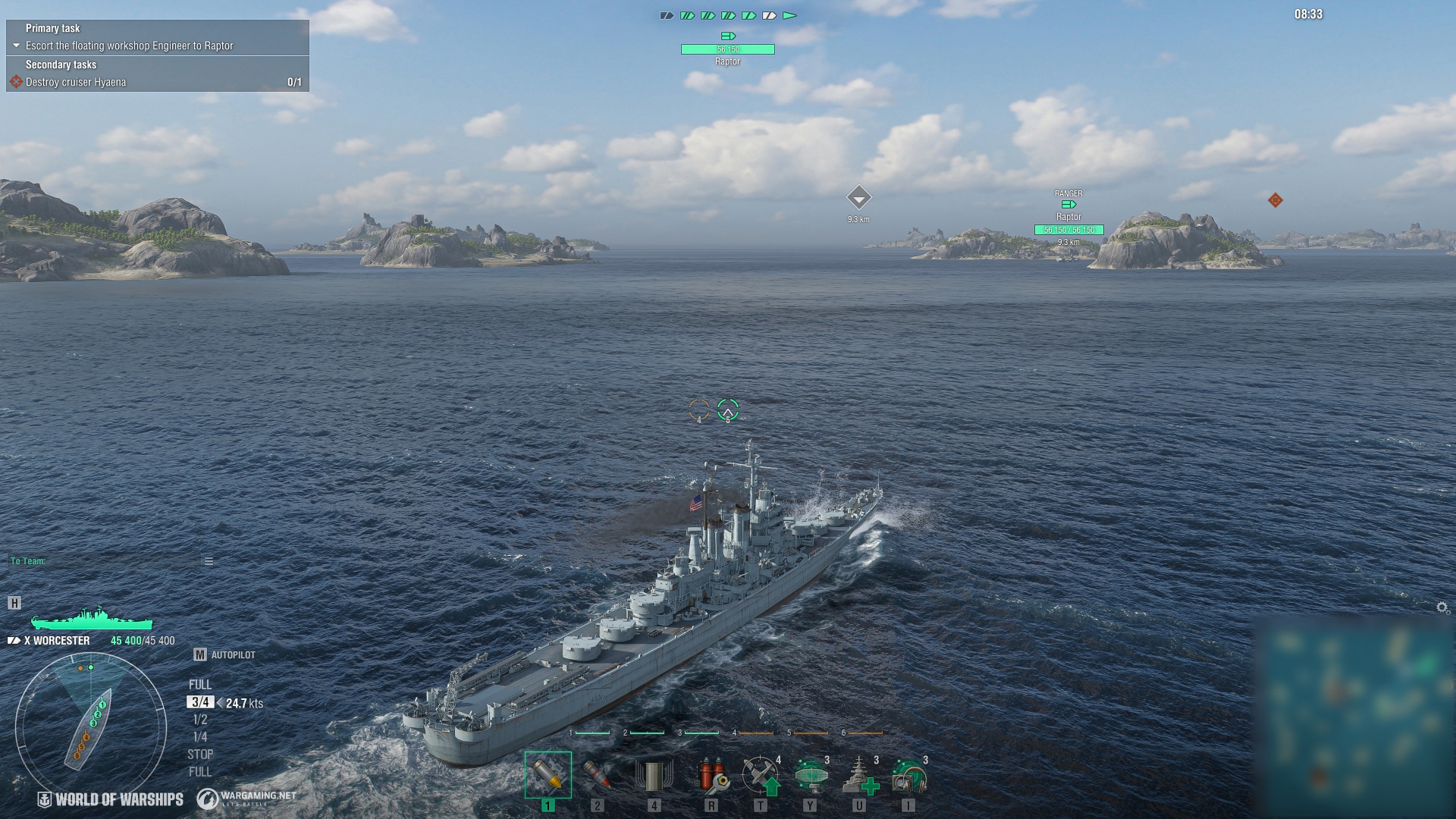This screenshot has height=819, width=1456.
Task: Select the Destroy cruiser Hyaena secondary task
Action: point(76,82)
